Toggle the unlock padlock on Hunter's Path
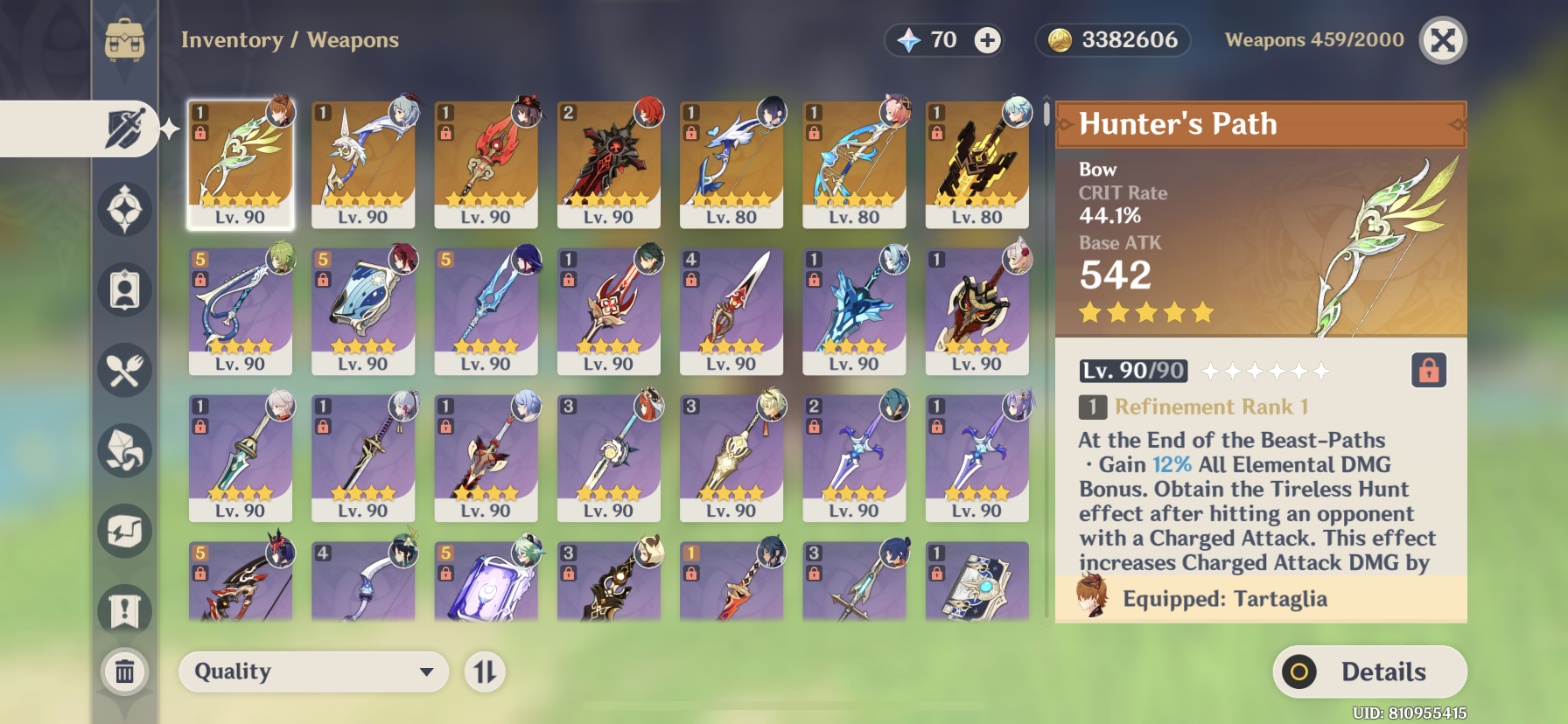 1430,371
